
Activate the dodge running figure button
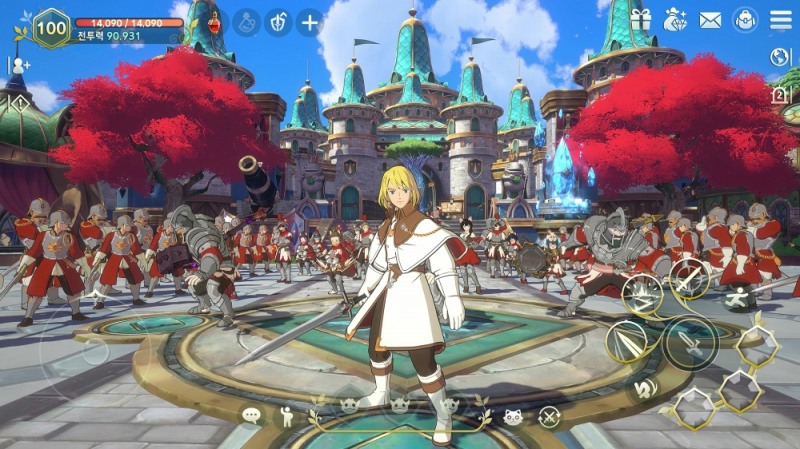741,296
